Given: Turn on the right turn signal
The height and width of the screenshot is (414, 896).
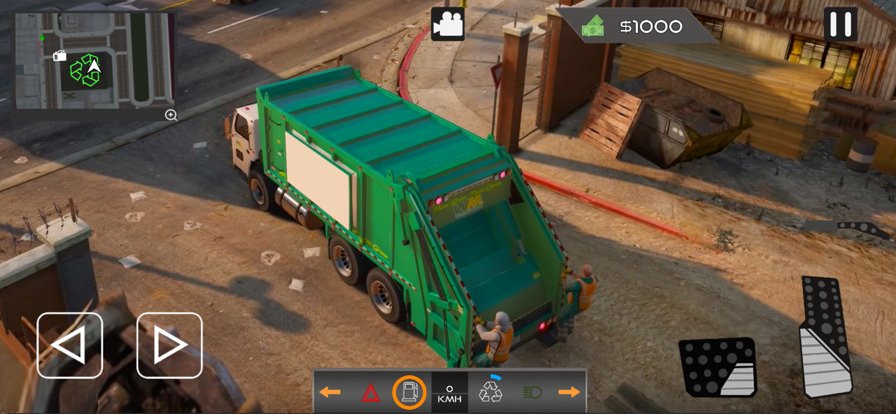Looking at the screenshot, I should [x=569, y=392].
